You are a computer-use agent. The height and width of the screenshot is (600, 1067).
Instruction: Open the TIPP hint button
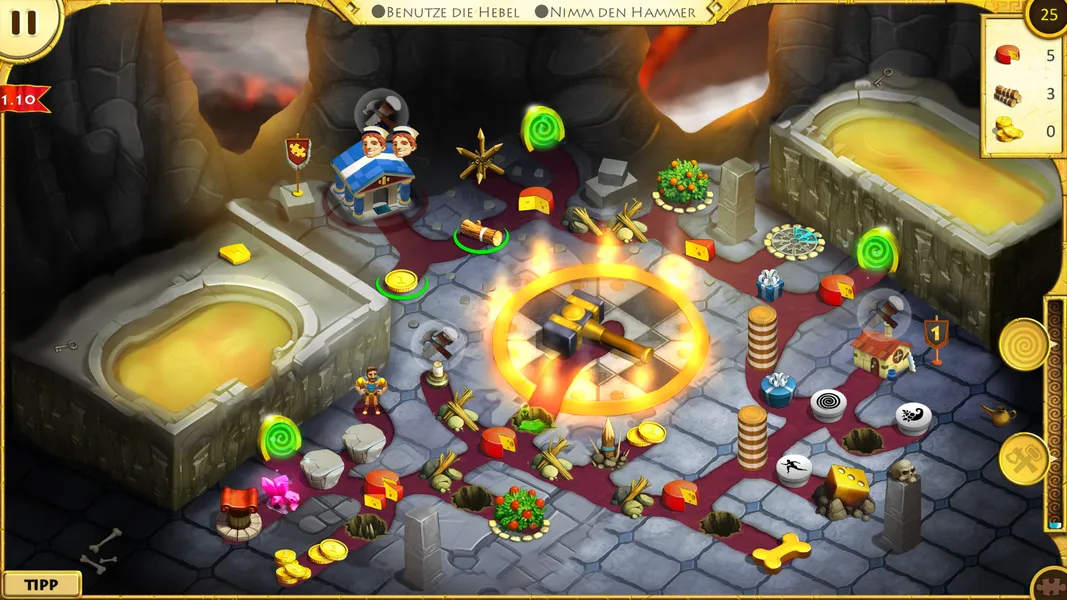(41, 584)
